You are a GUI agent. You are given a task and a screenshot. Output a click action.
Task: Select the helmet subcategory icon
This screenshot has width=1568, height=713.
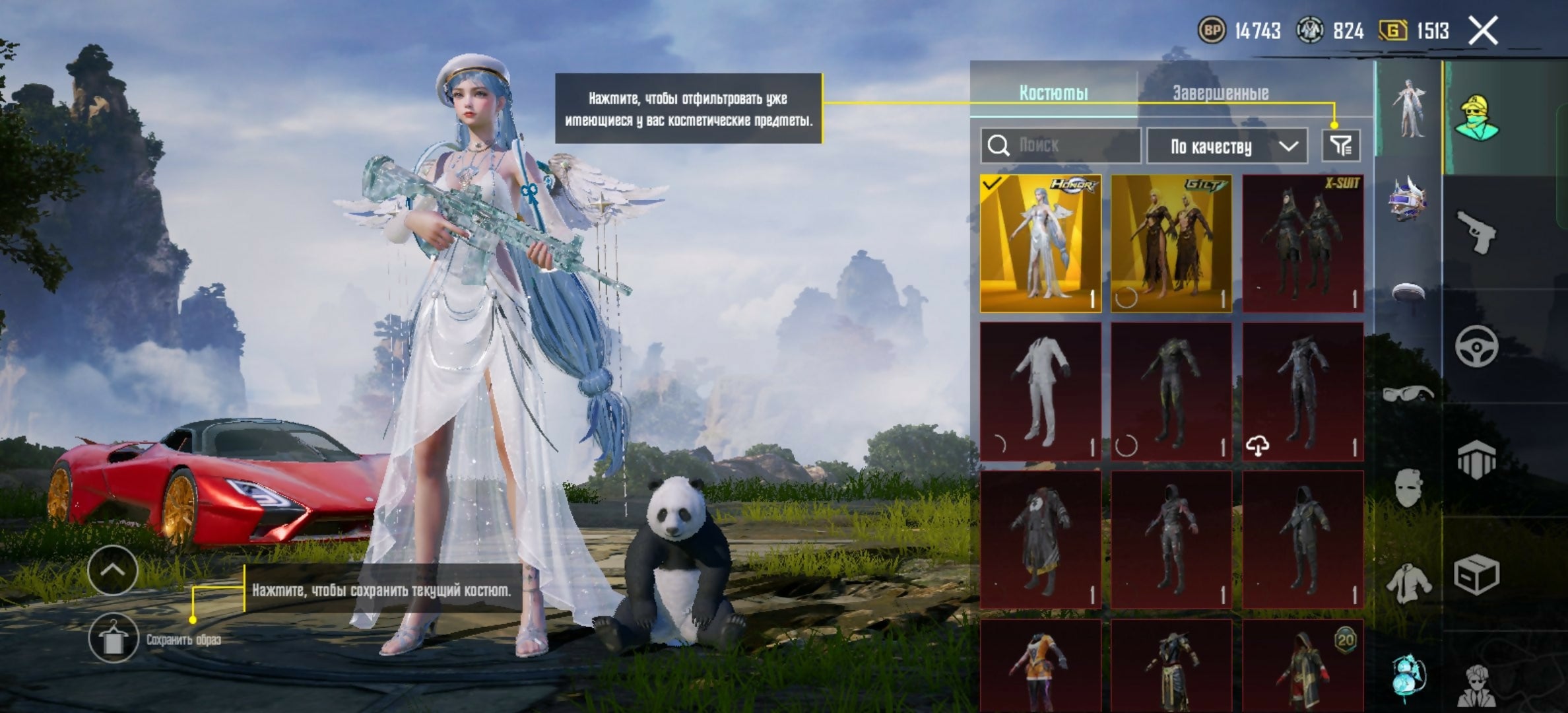[x=1408, y=198]
